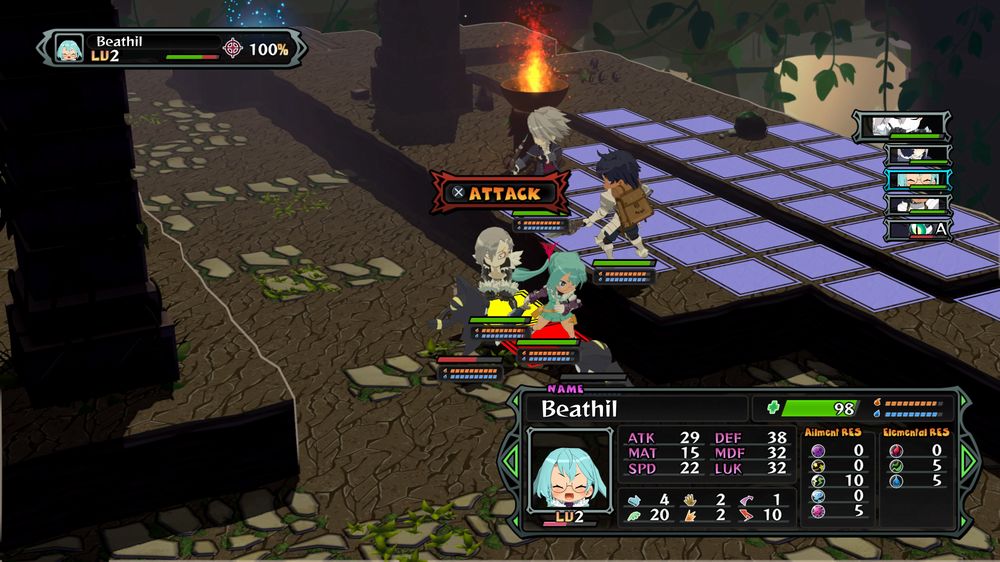Choose the turn order entry marked with A

coord(915,230)
